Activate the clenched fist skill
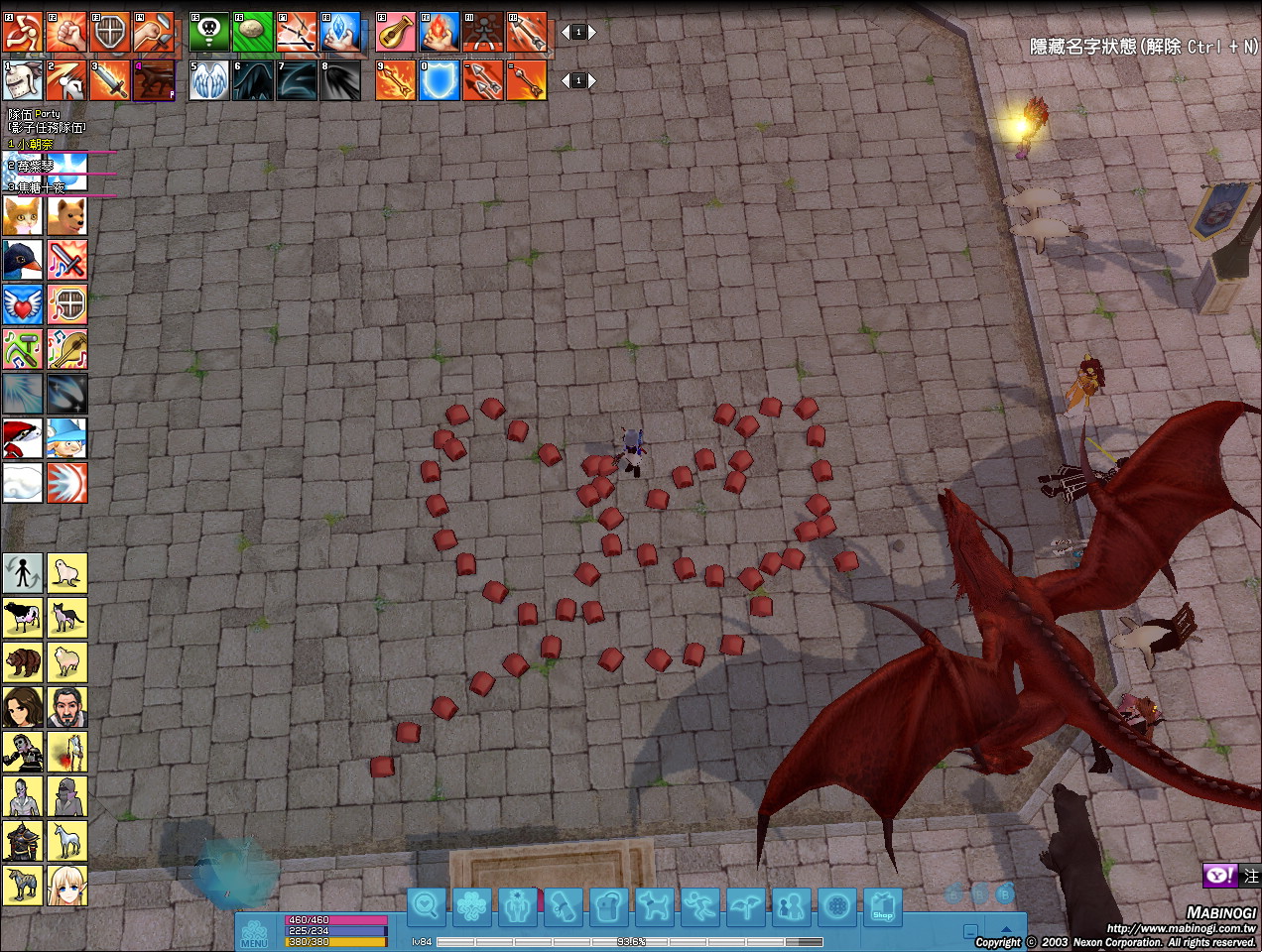This screenshot has height=952, width=1262. 66,33
